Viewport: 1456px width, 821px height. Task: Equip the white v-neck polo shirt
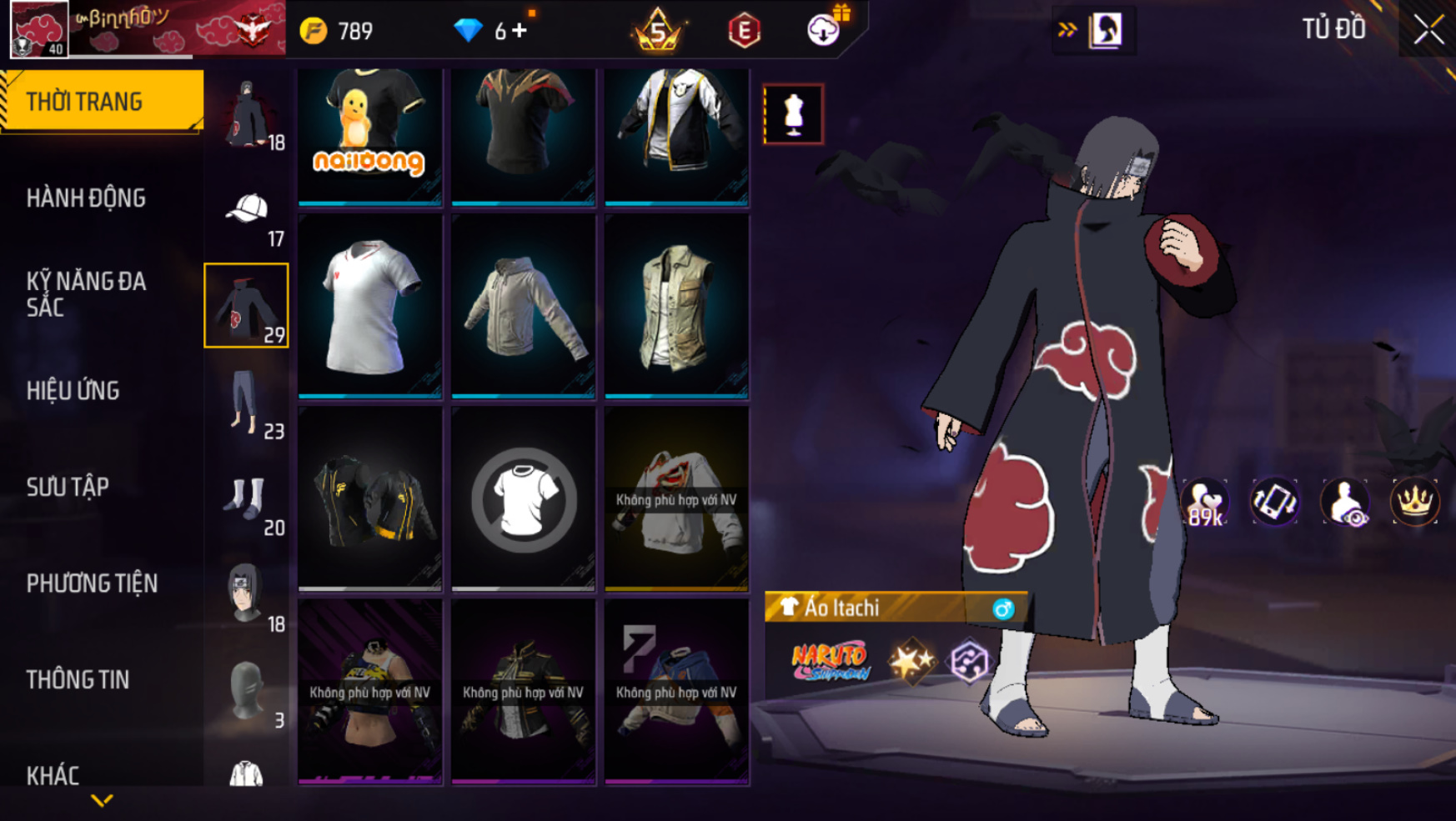click(x=369, y=306)
